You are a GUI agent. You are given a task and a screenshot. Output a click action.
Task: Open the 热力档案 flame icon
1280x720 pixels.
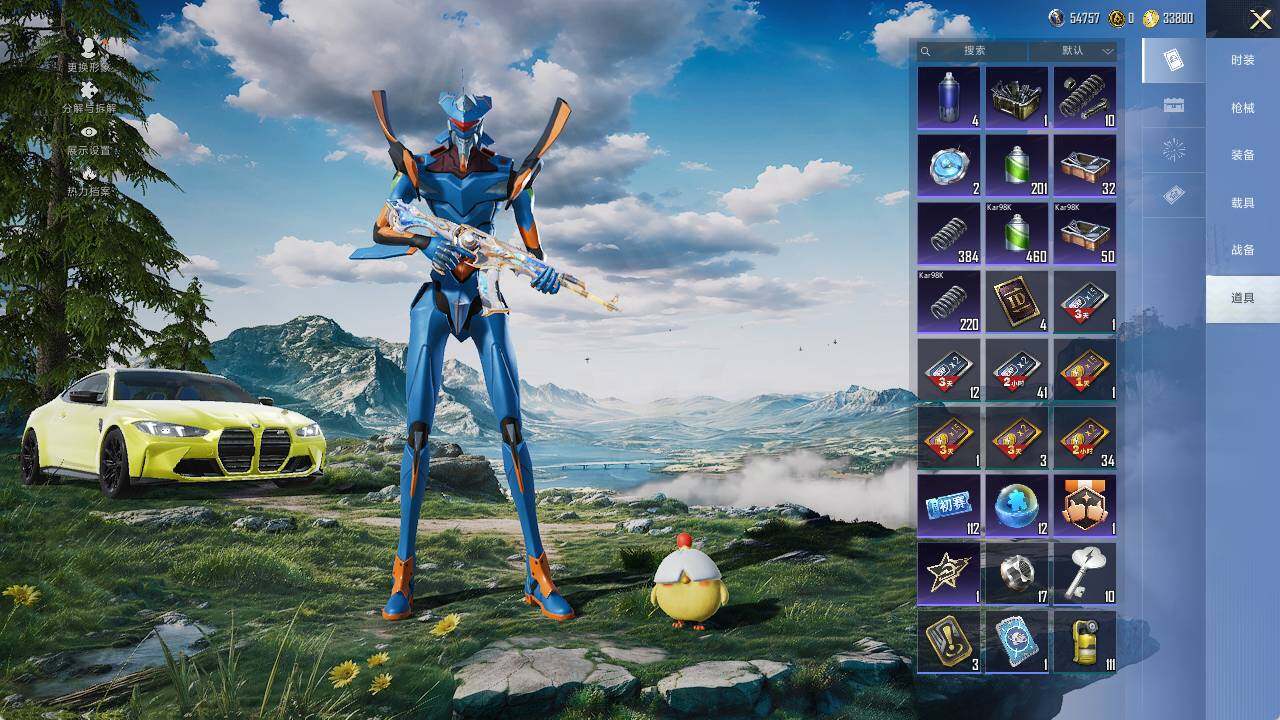(x=89, y=180)
